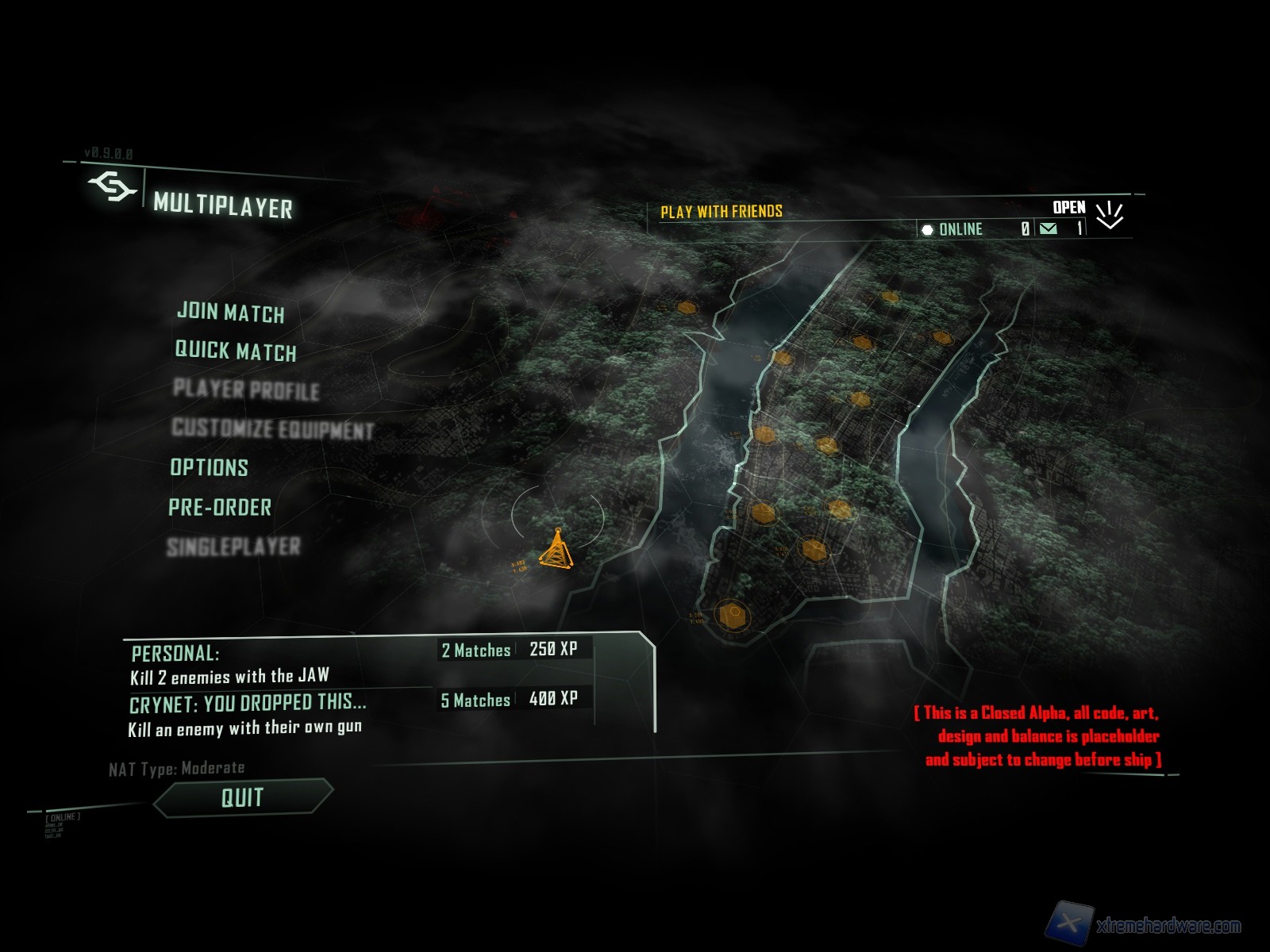Choose the Pre-Order menu entry
1270x952 pixels.
coord(220,507)
